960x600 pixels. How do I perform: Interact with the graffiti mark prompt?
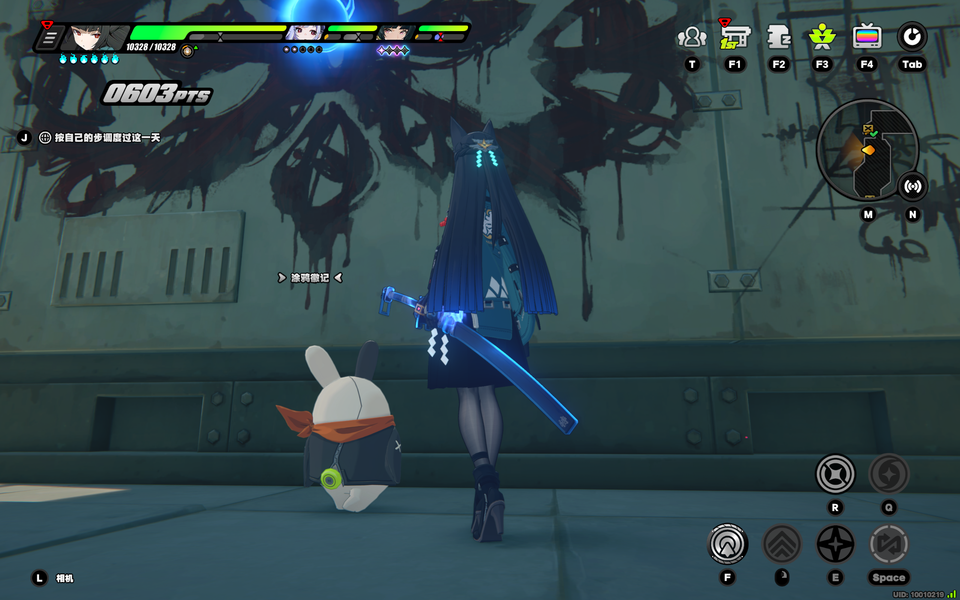(310, 277)
